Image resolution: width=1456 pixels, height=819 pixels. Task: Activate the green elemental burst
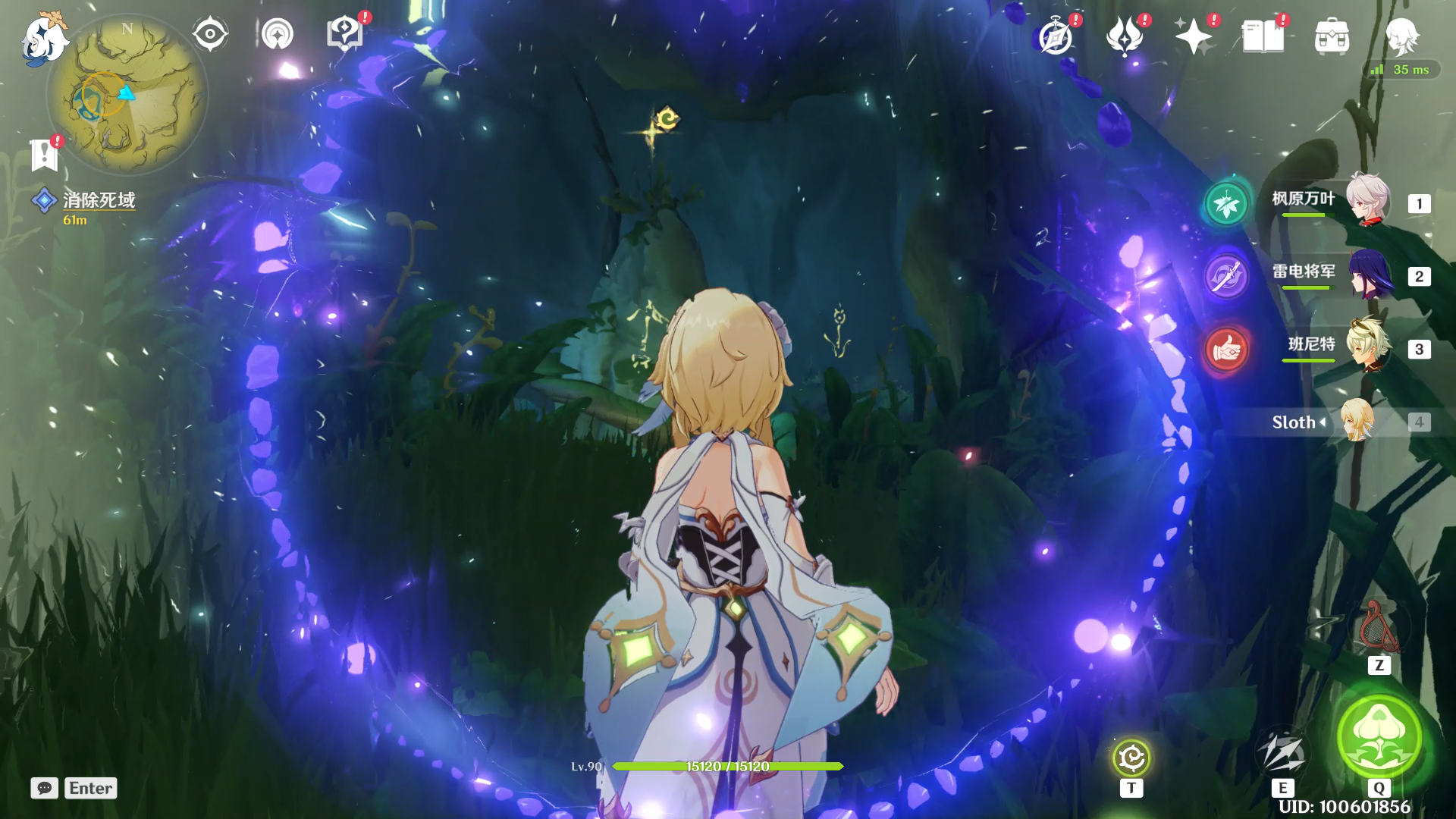(x=1379, y=736)
